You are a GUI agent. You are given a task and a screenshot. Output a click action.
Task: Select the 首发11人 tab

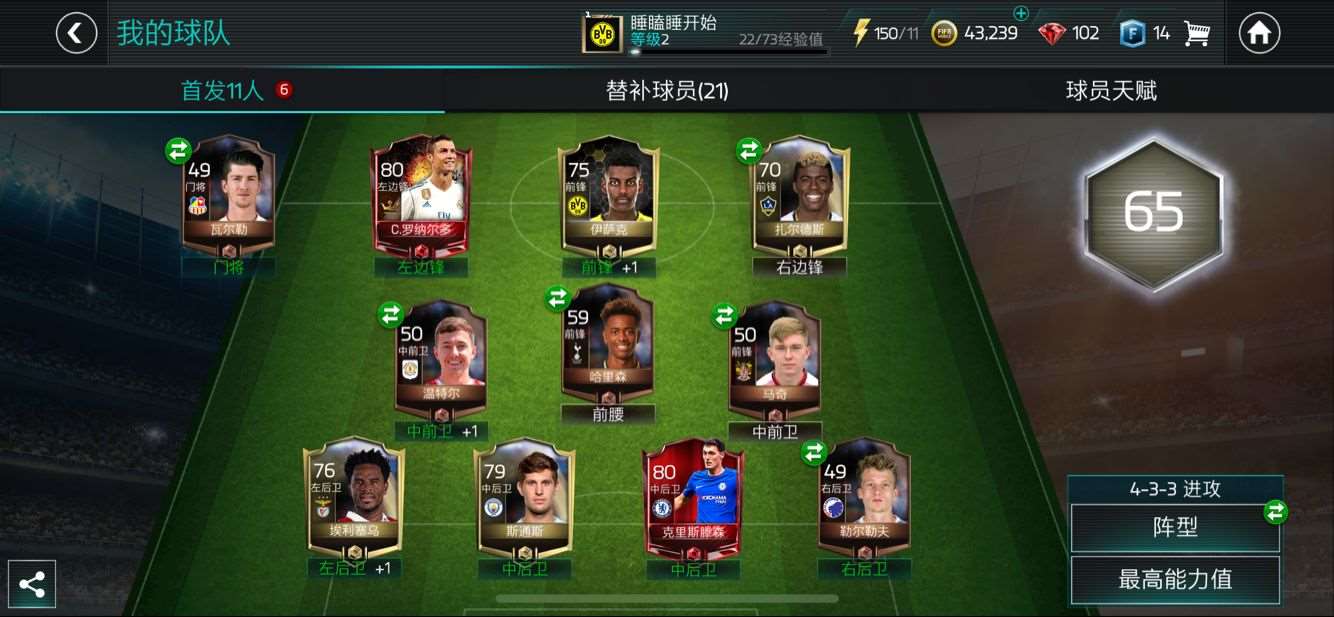[222, 91]
